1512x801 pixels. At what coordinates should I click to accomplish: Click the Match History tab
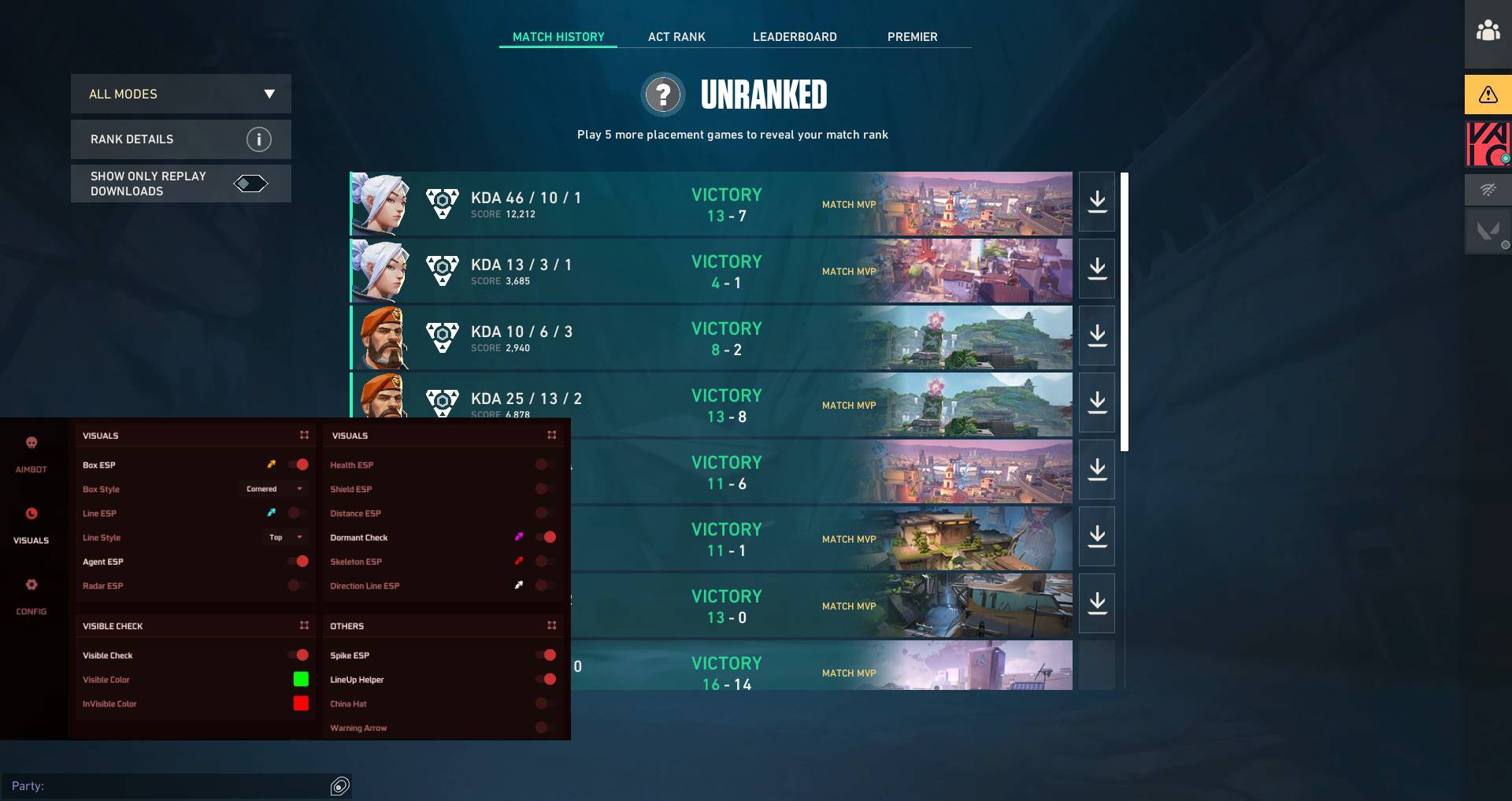pyautogui.click(x=558, y=37)
